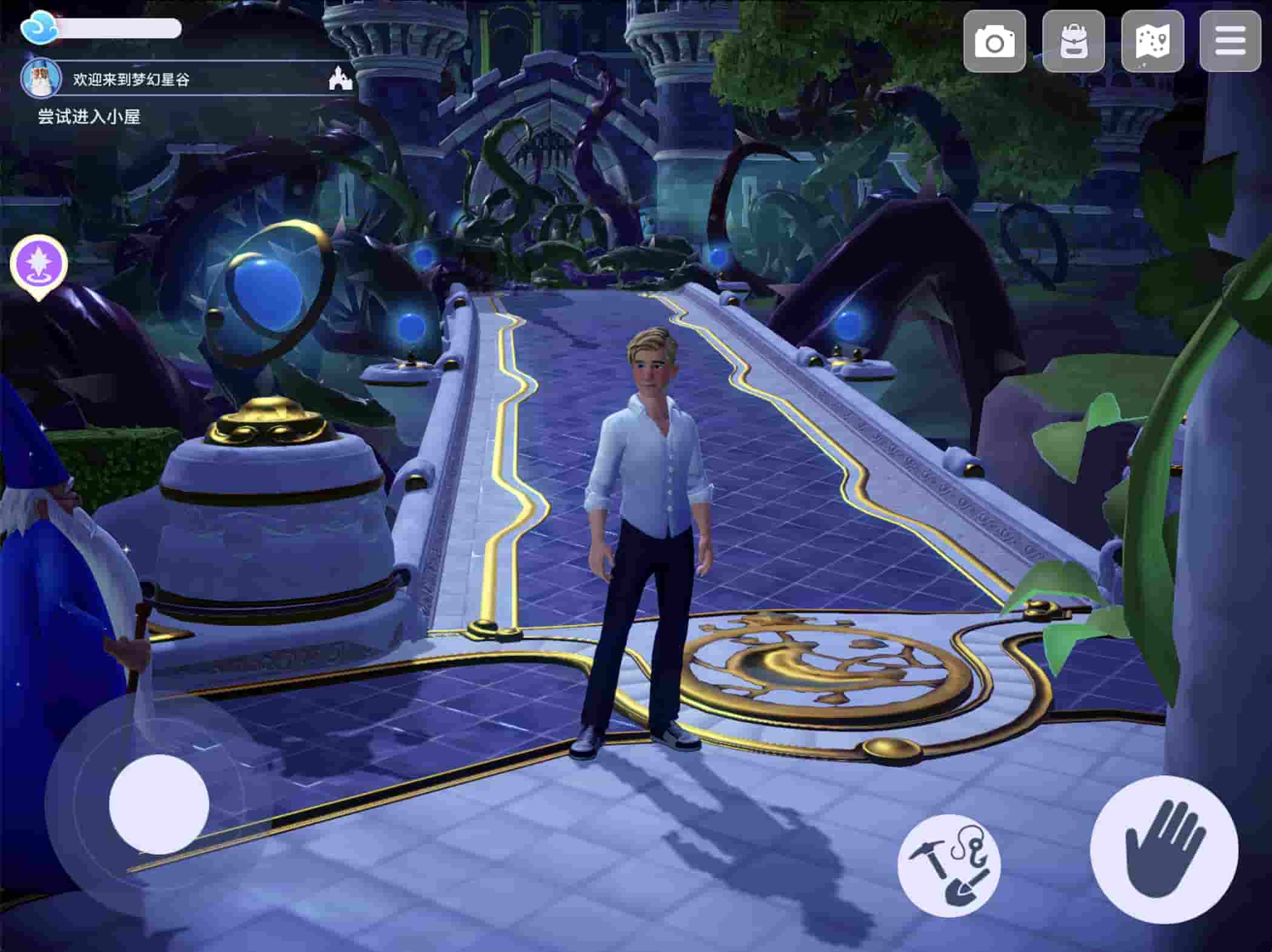Click the castle icon on quest banner

click(340, 79)
